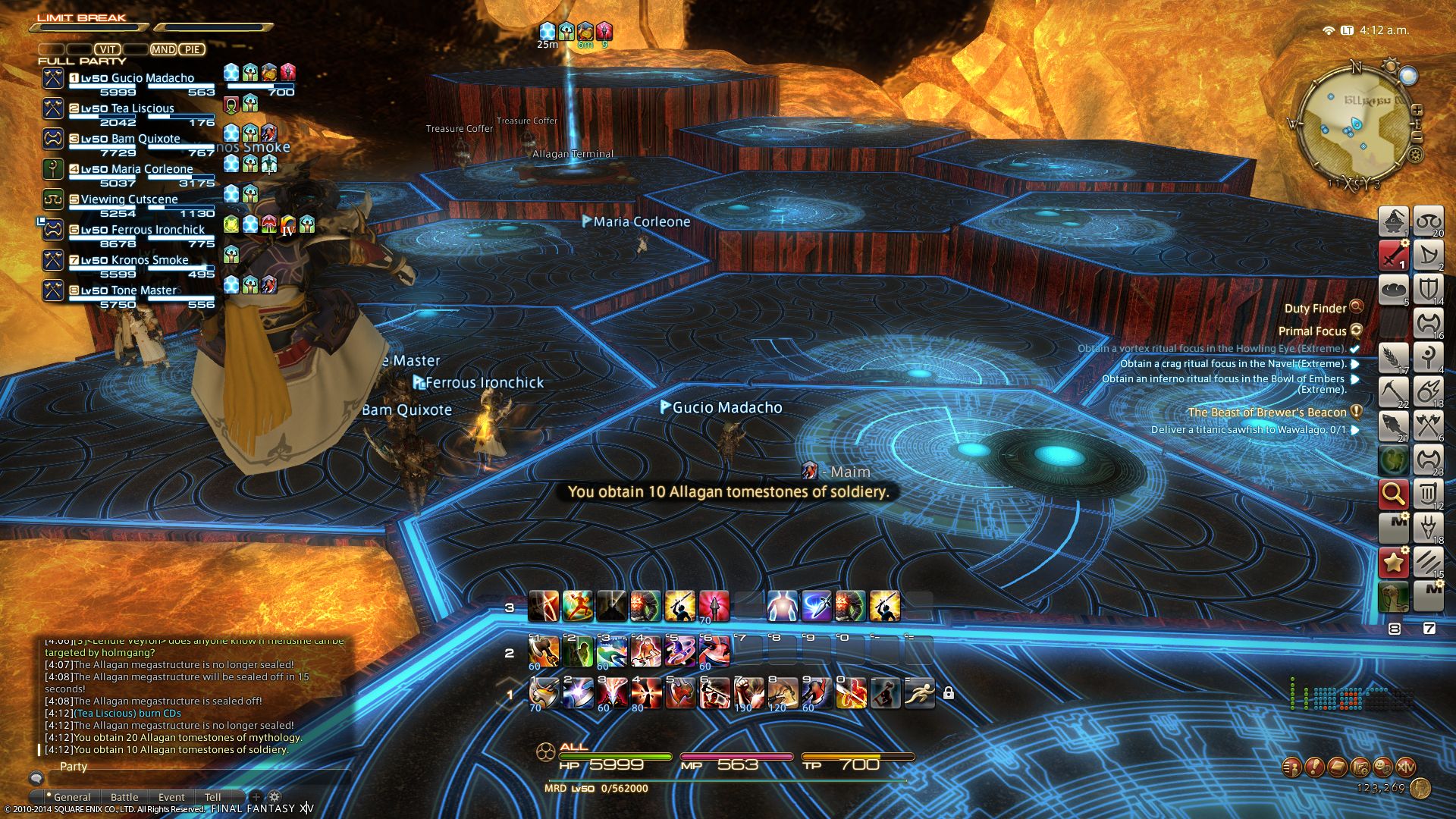
Task: Zoom in the minimap with plus button
Action: (1417, 110)
